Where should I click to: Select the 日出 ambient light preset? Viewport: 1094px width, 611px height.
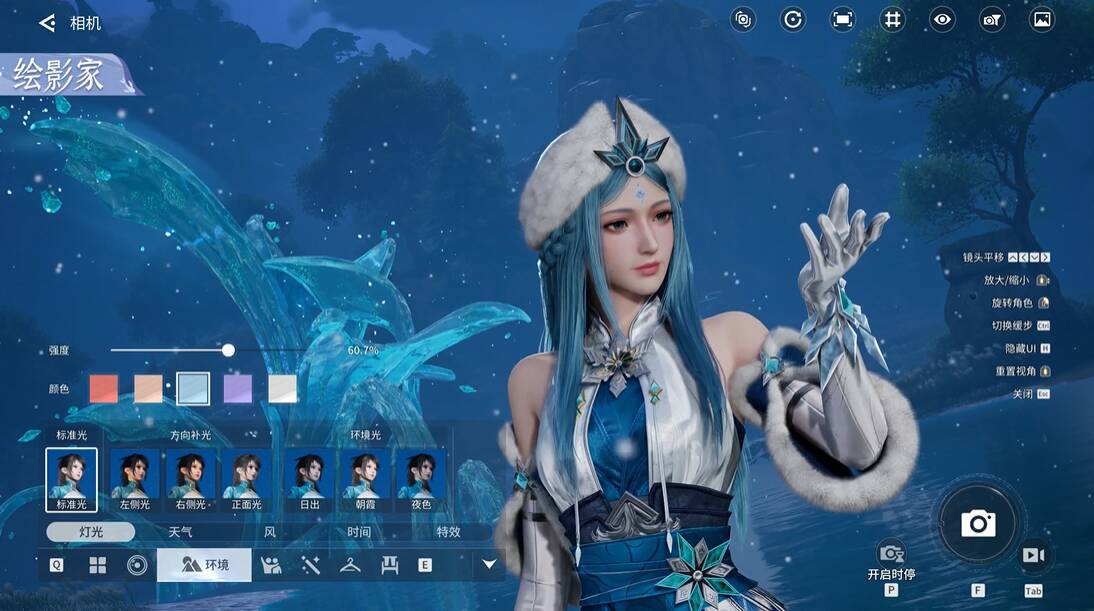point(309,479)
